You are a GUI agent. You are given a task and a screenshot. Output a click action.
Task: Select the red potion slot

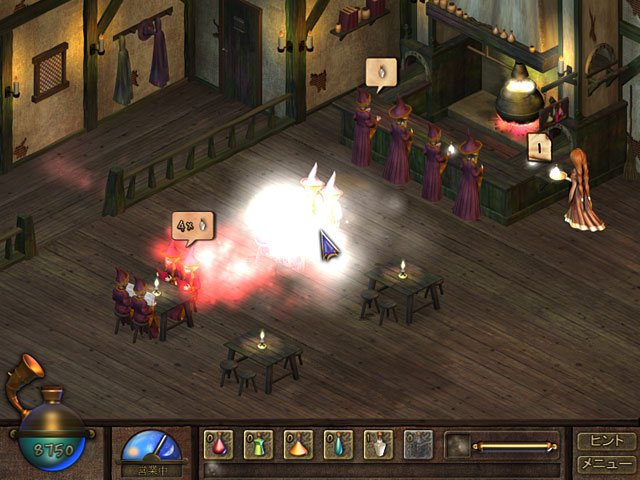pyautogui.click(x=219, y=444)
